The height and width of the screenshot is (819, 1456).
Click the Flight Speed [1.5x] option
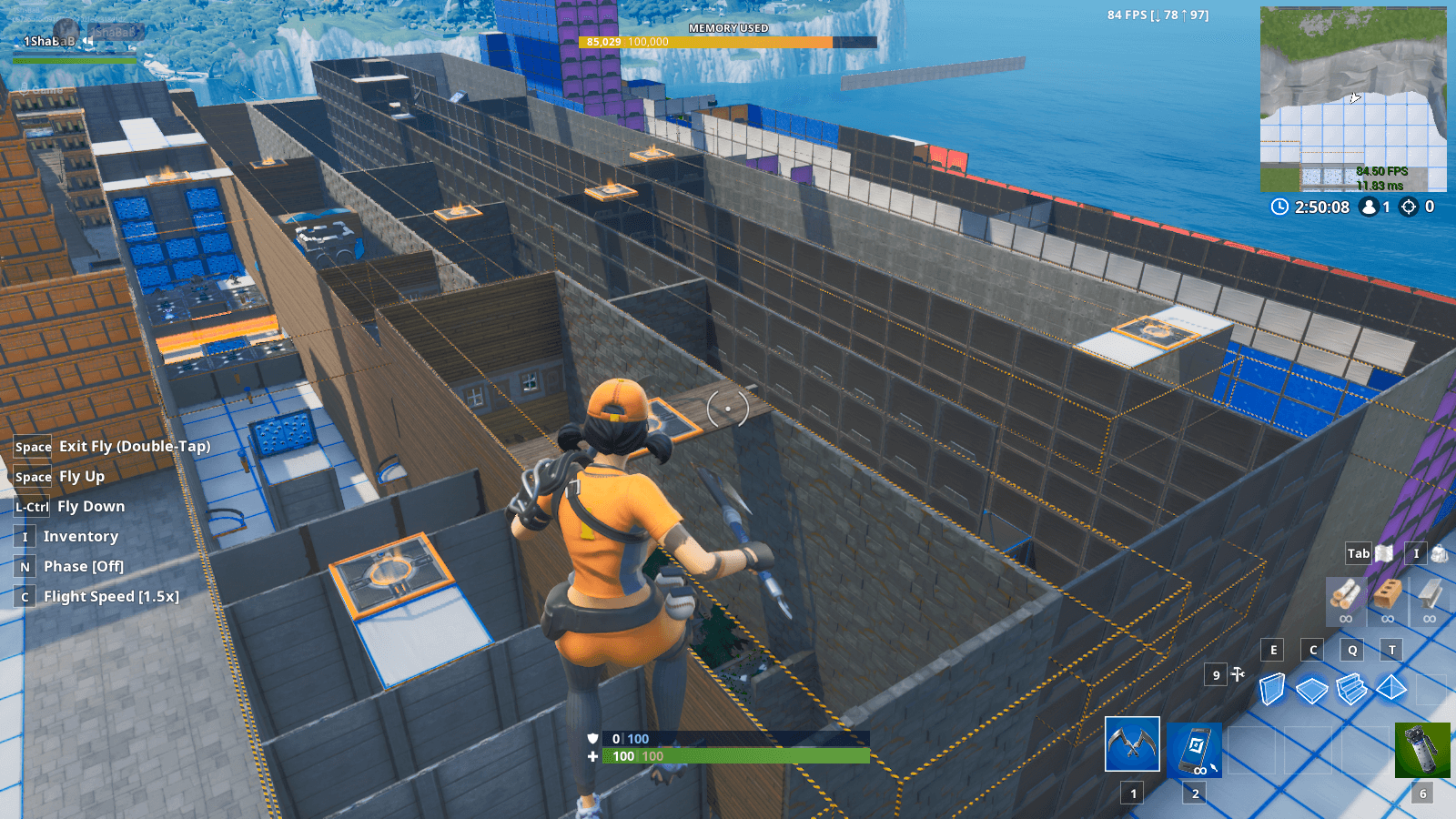pos(112,596)
